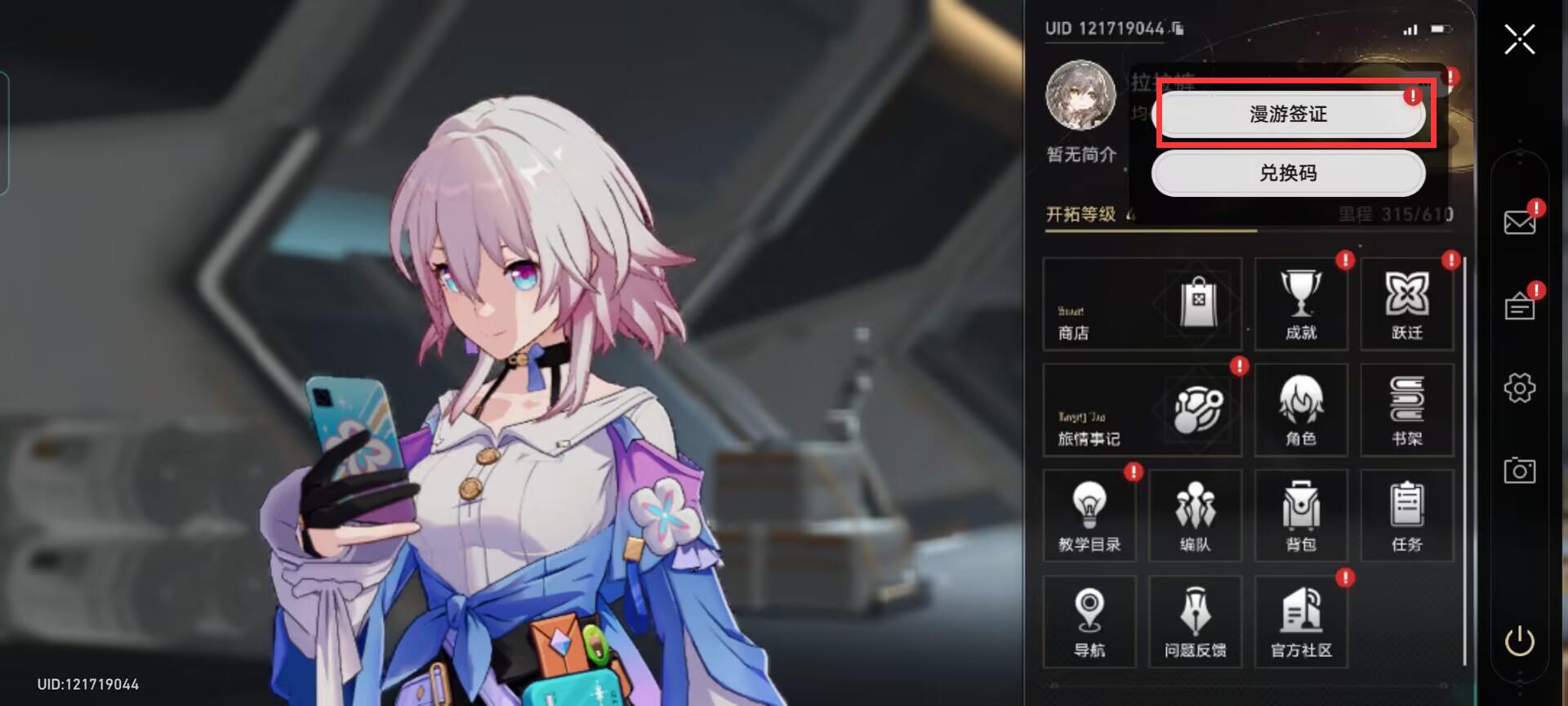Open the 旅情事记 travel log

pos(1141,409)
